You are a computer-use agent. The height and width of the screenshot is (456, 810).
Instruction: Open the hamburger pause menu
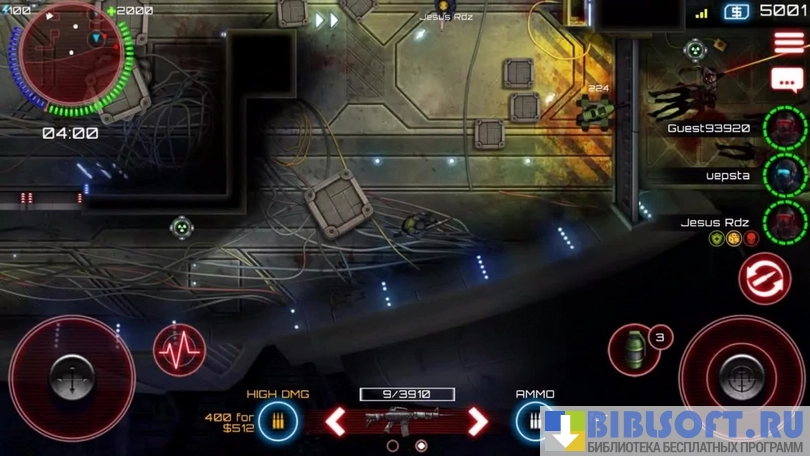[x=788, y=43]
